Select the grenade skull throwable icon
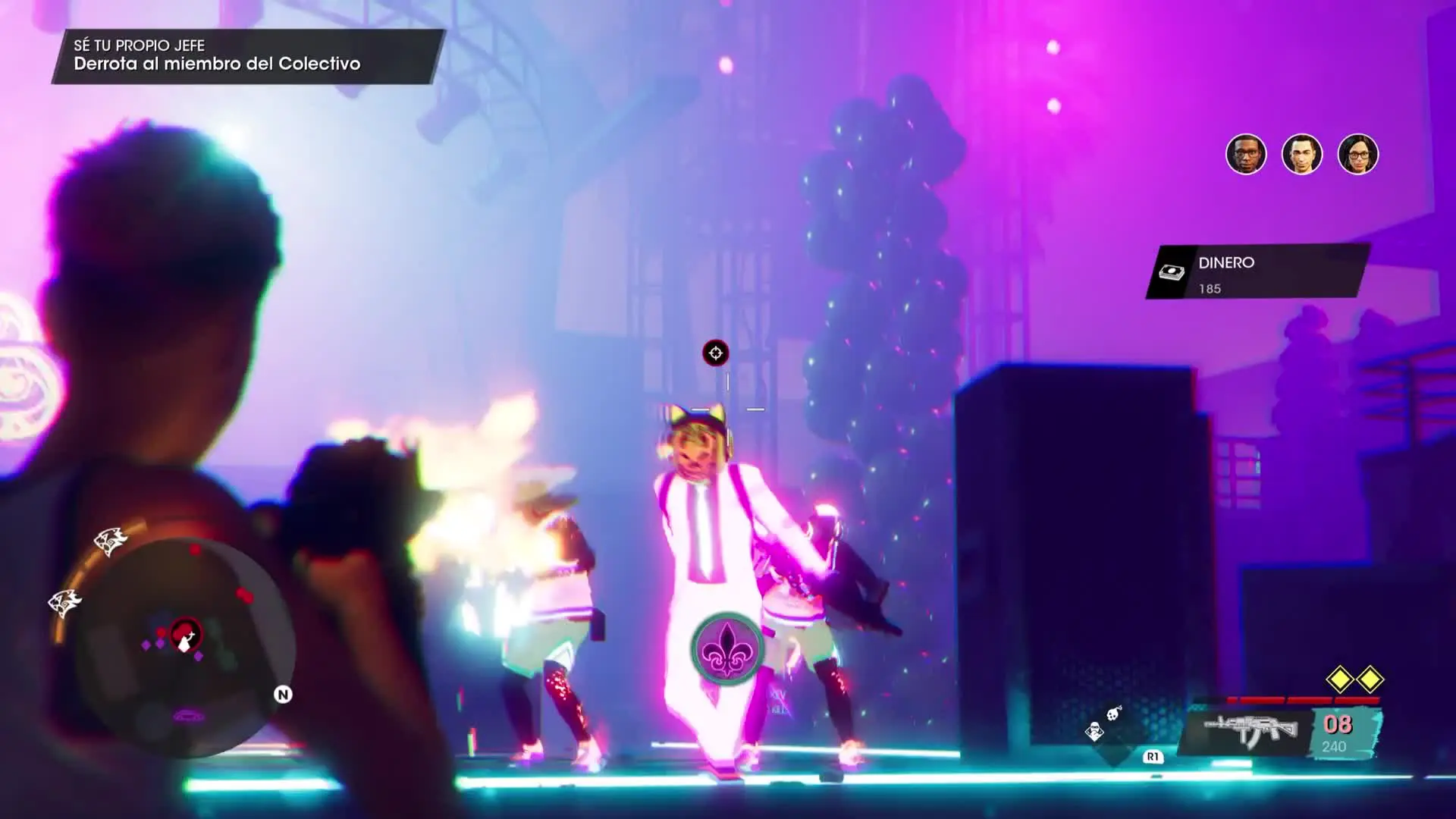Viewport: 1456px width, 819px height. click(x=1113, y=713)
